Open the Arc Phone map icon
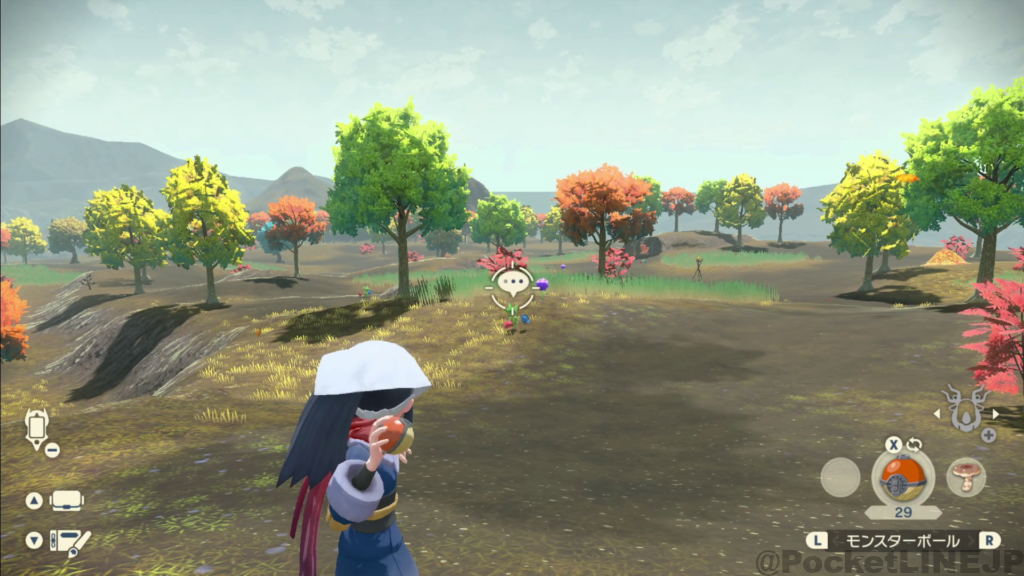The height and width of the screenshot is (576, 1024). [x=37, y=429]
